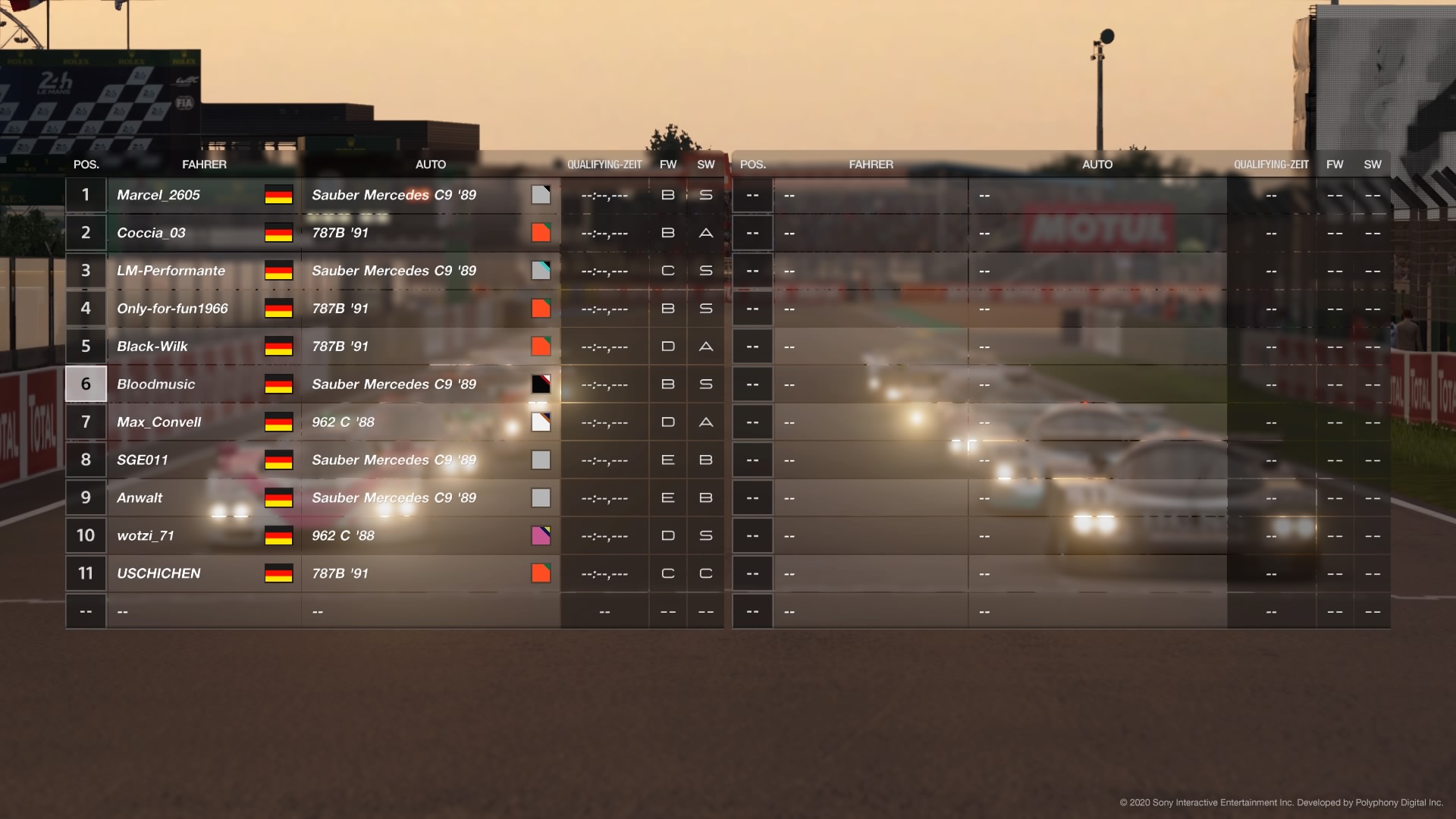The image size is (1456, 819).
Task: Select the entry Only-for-fun1966
Action: tap(171, 308)
